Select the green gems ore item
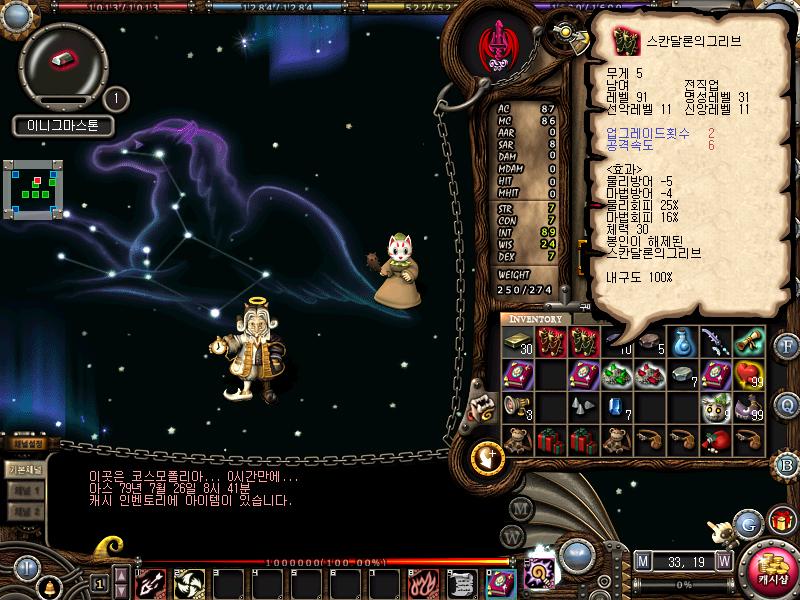Viewport: 800px width, 600px height. [x=616, y=375]
